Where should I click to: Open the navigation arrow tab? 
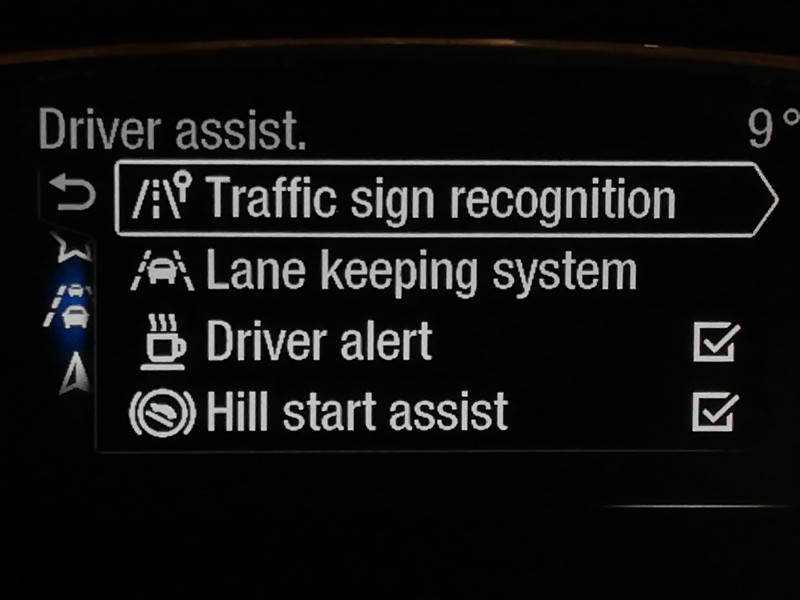tap(70, 373)
